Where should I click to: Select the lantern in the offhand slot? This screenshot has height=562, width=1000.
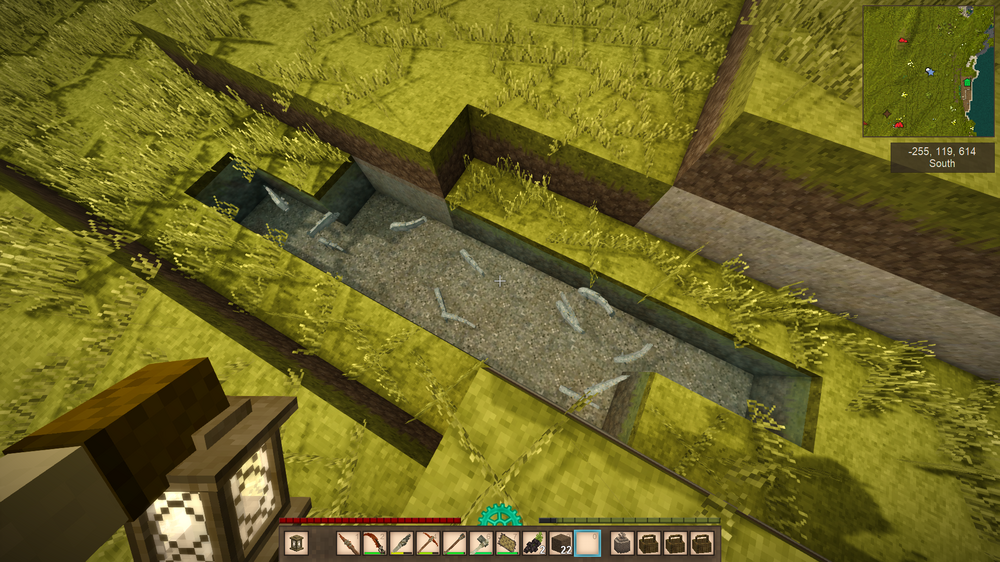[297, 544]
